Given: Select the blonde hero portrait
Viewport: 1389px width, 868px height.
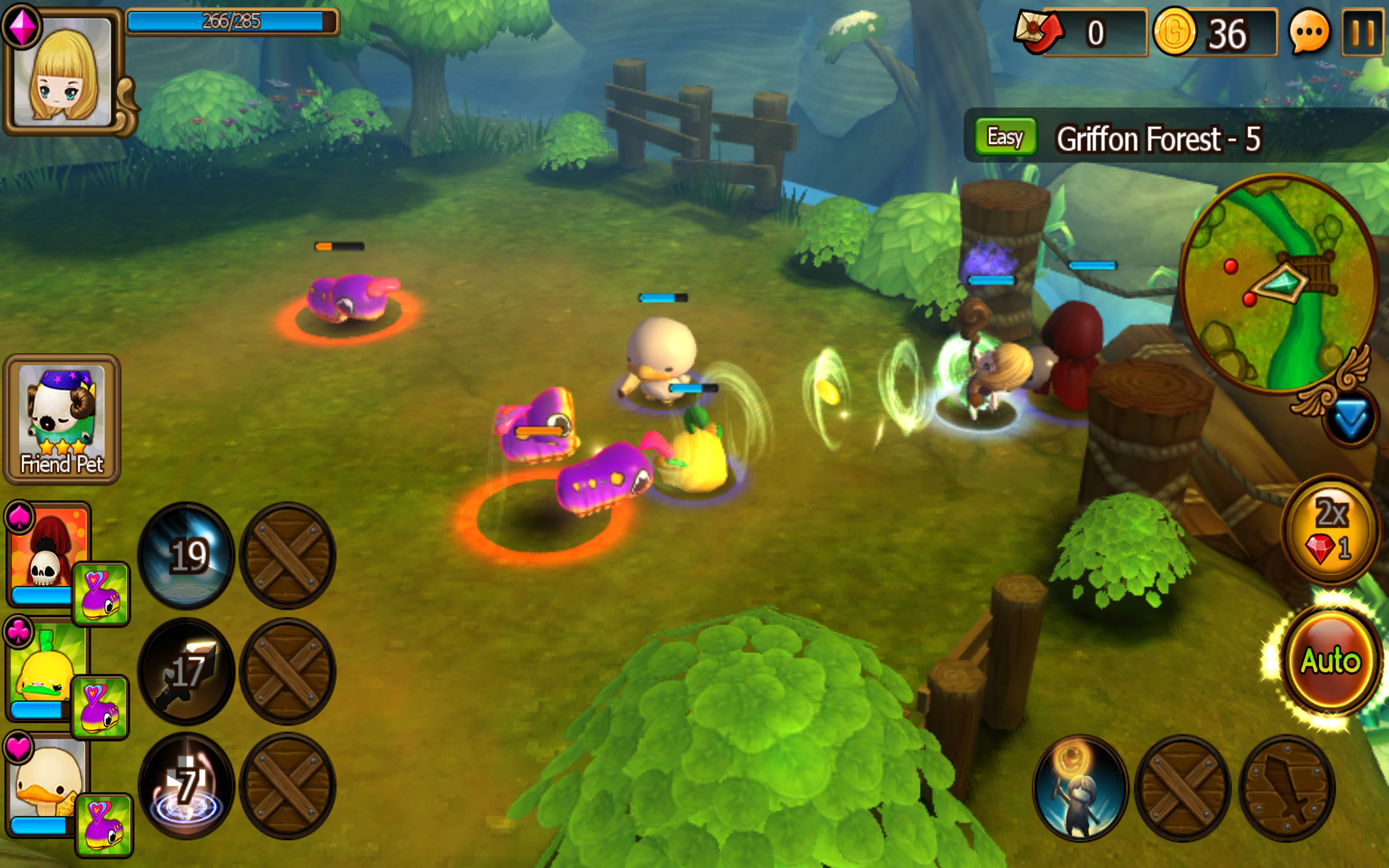Looking at the screenshot, I should [x=62, y=72].
